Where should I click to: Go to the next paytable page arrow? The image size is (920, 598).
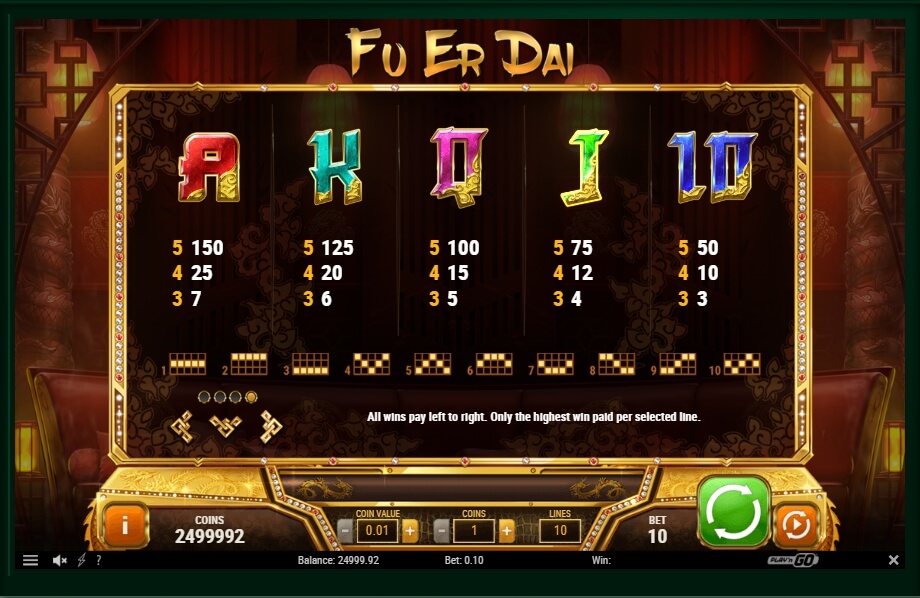point(271,427)
